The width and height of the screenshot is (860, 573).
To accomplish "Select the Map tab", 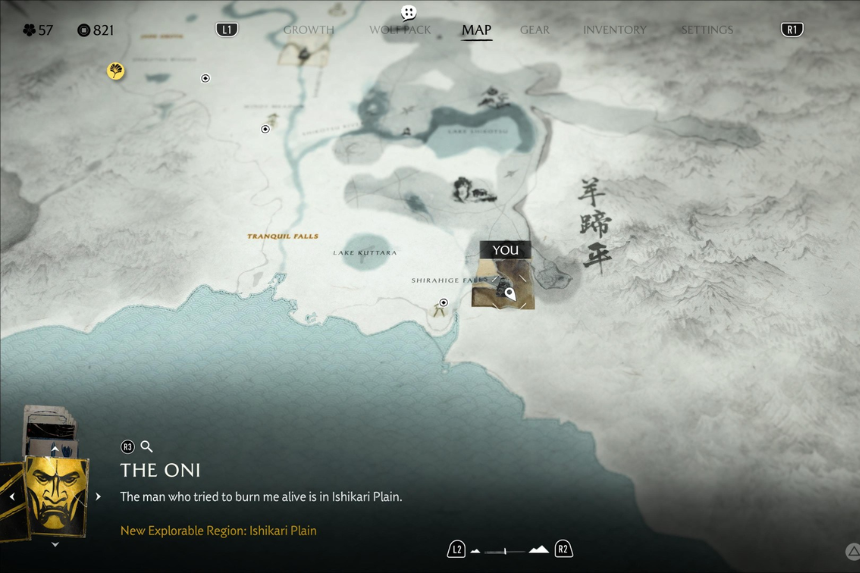I will 476,30.
